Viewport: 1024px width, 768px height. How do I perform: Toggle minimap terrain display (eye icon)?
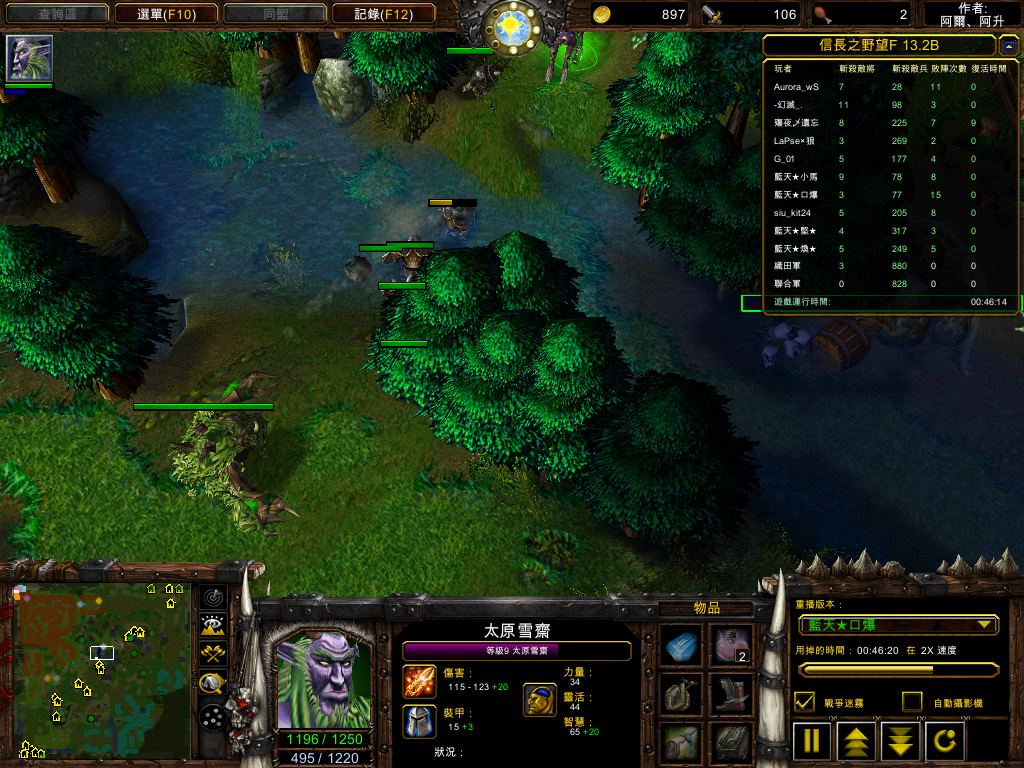click(212, 626)
